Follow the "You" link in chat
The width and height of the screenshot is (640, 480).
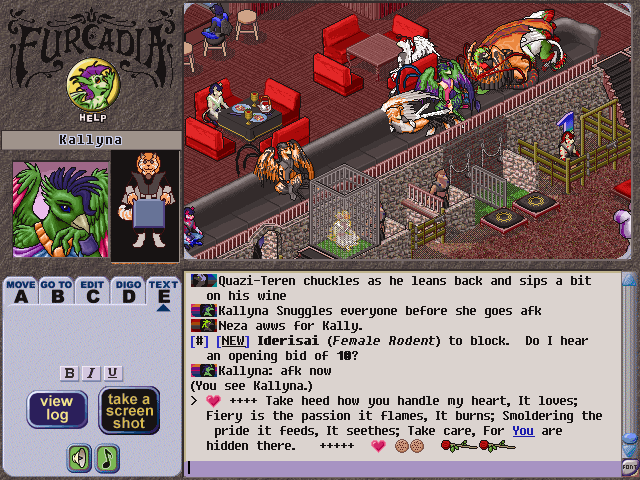pyautogui.click(x=523, y=431)
